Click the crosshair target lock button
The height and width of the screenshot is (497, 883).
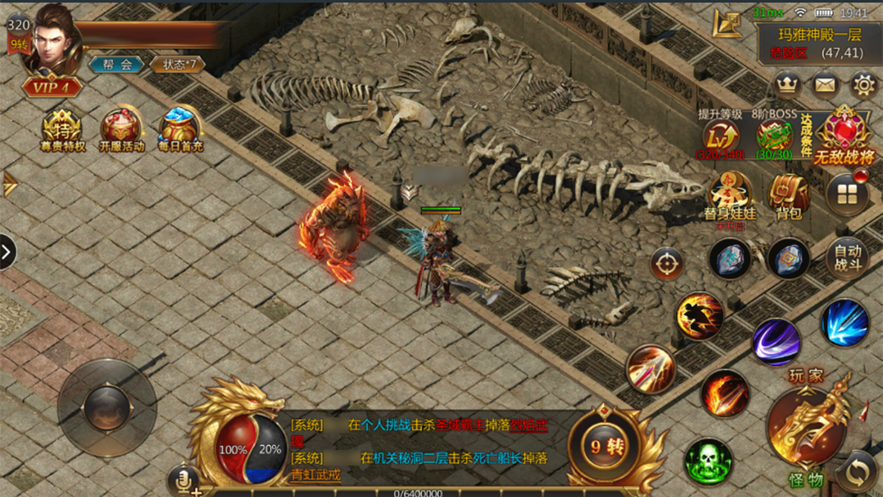point(667,264)
